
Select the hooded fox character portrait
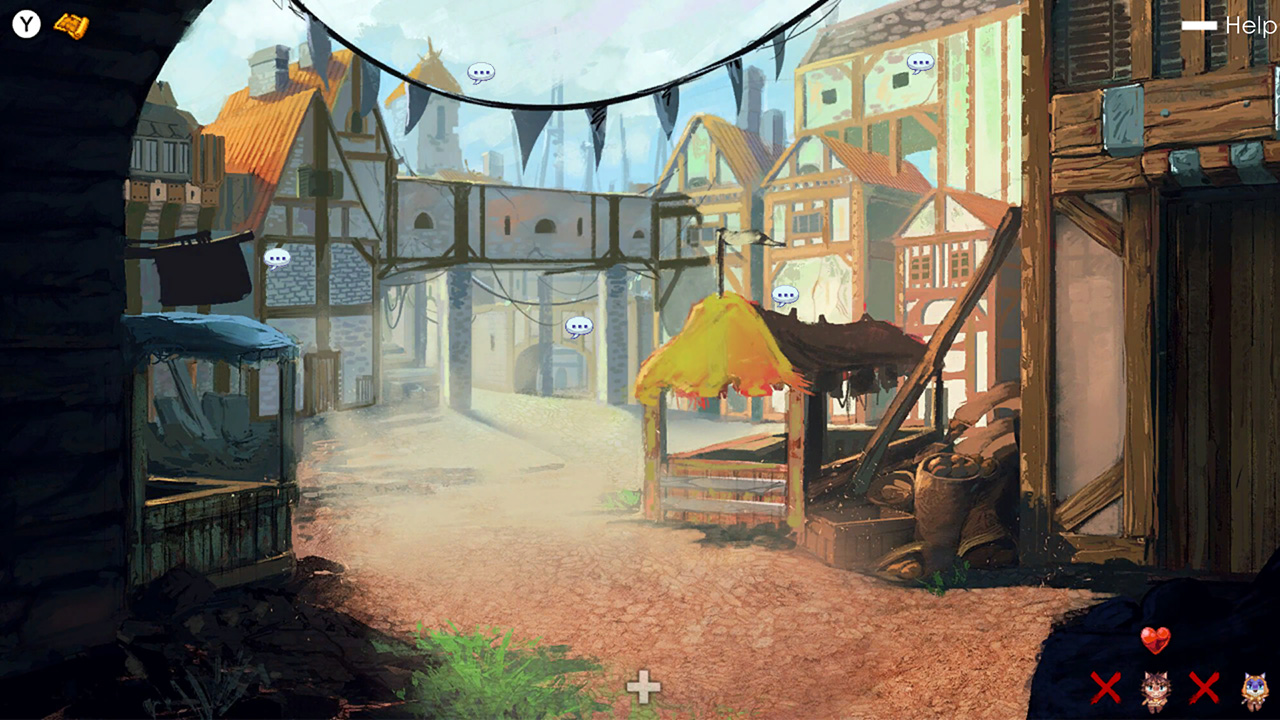1253,690
